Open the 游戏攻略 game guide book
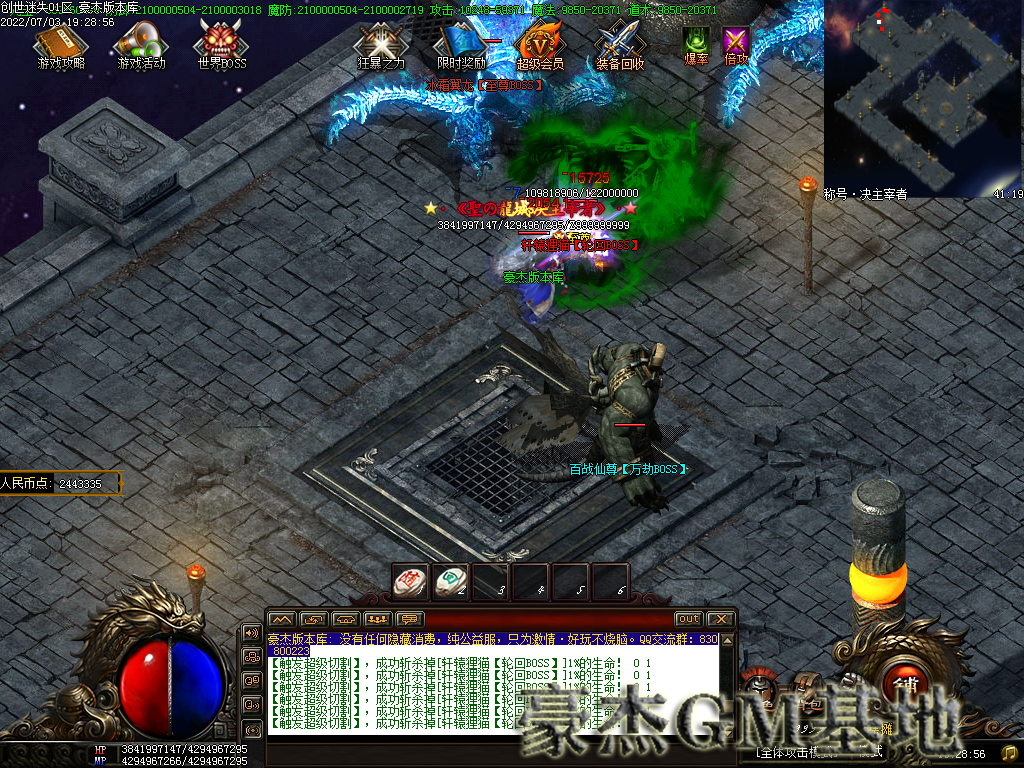Screen dimensions: 1024x768 (61, 45)
